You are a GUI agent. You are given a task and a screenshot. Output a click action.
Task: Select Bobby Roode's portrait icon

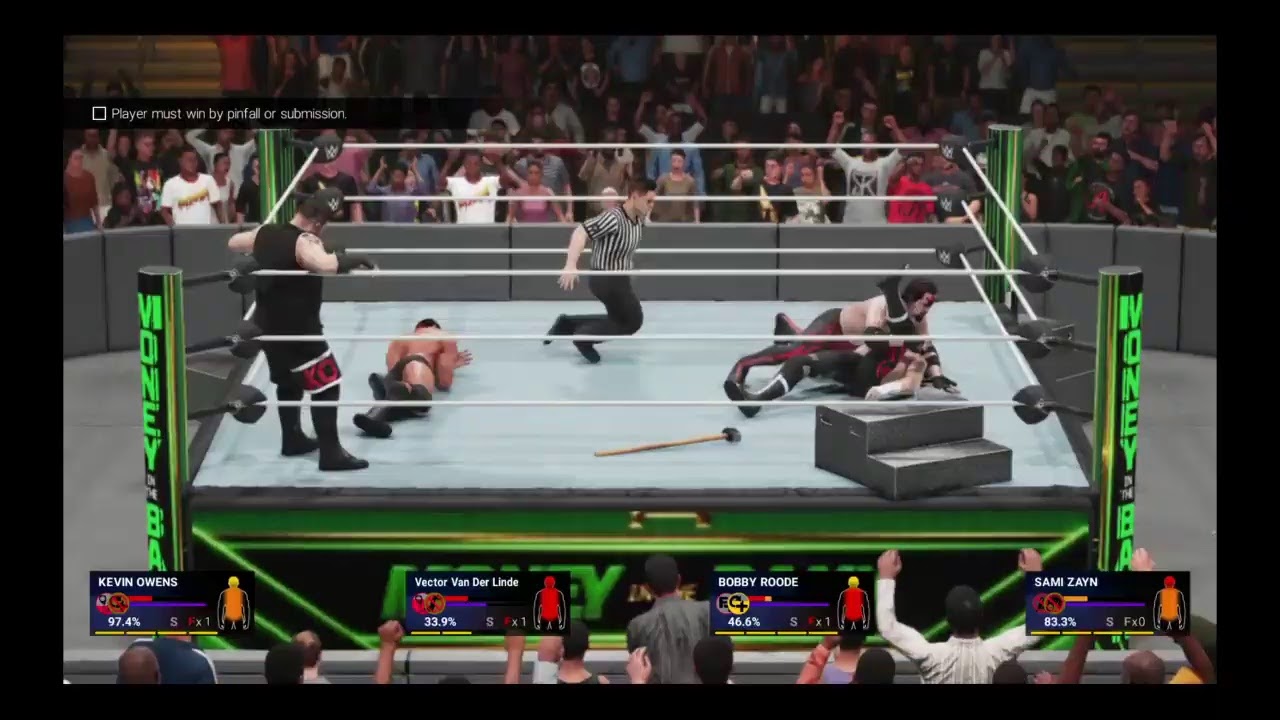coord(736,602)
